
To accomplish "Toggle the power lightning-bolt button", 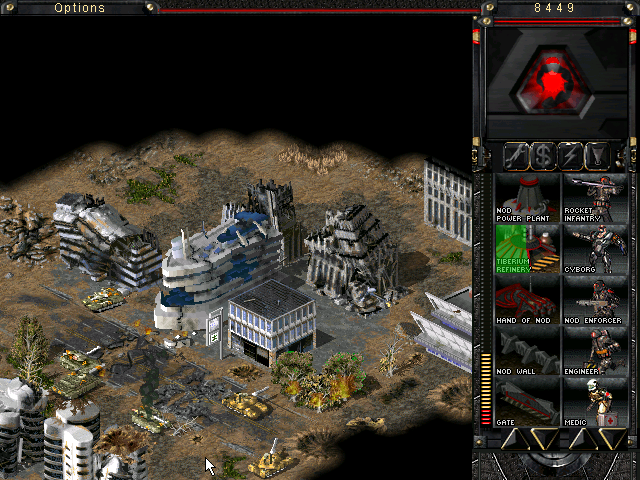I will tap(571, 156).
